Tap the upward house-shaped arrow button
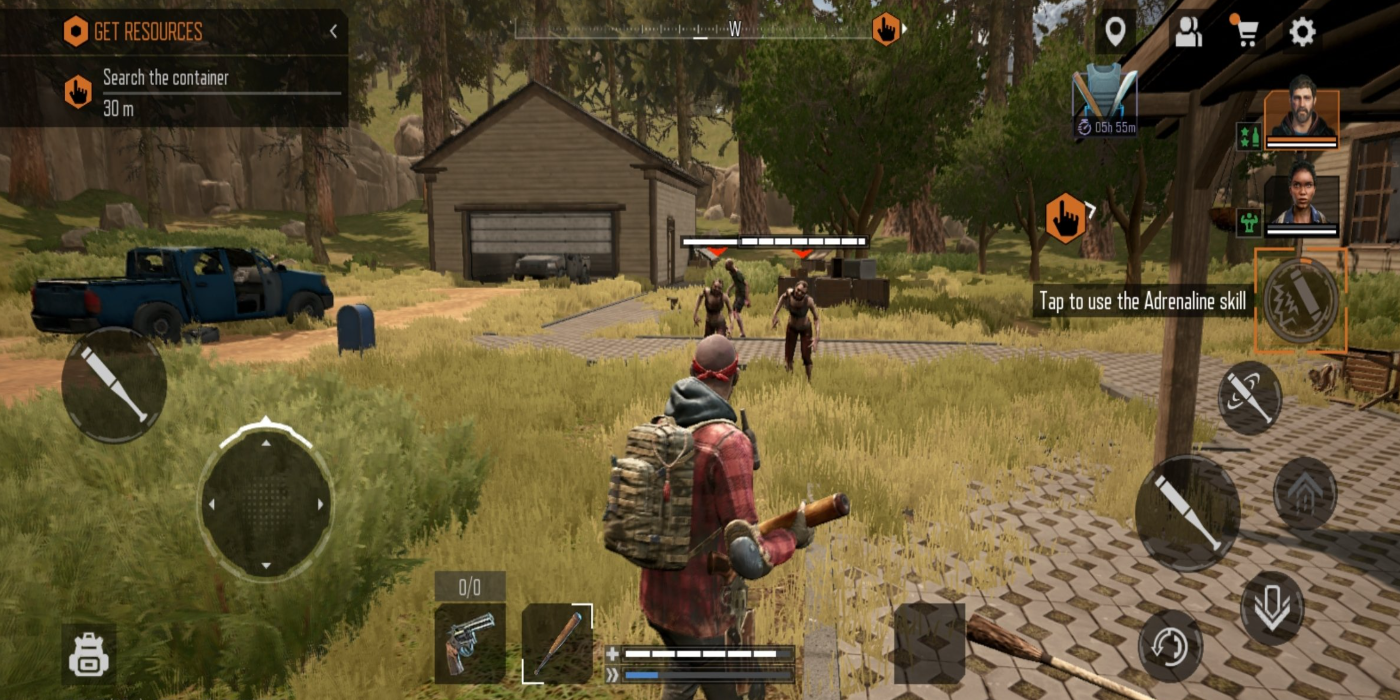Viewport: 1400px width, 700px height. (1304, 493)
